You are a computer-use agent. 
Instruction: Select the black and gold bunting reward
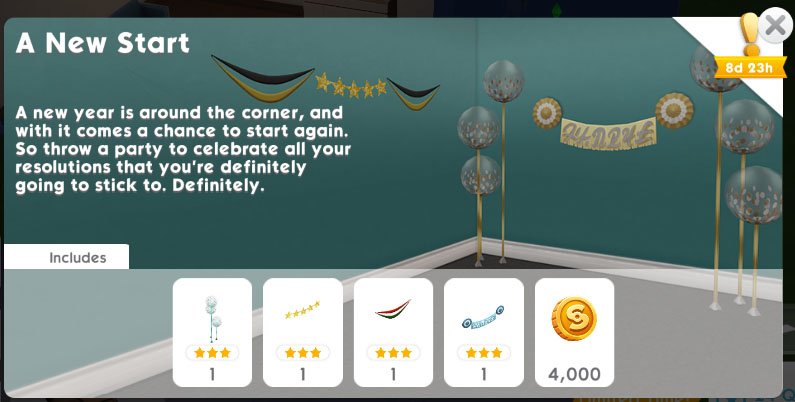393,332
